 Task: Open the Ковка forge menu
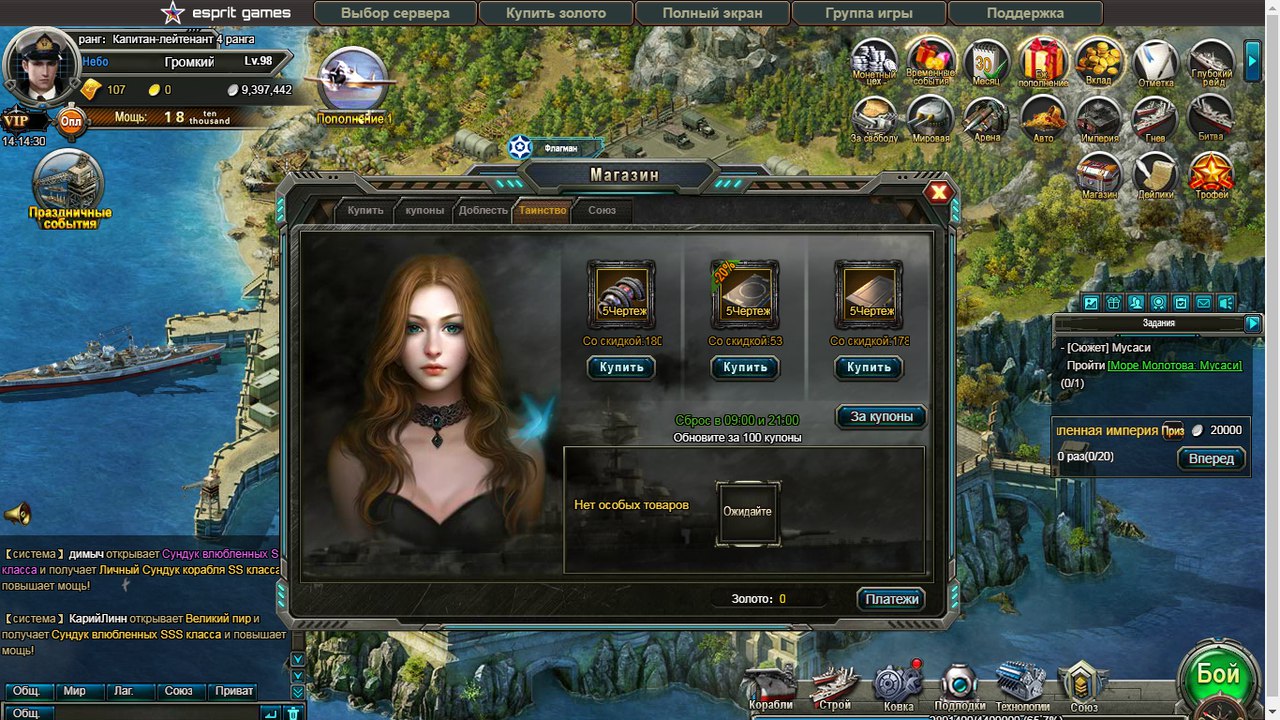pyautogui.click(x=898, y=686)
